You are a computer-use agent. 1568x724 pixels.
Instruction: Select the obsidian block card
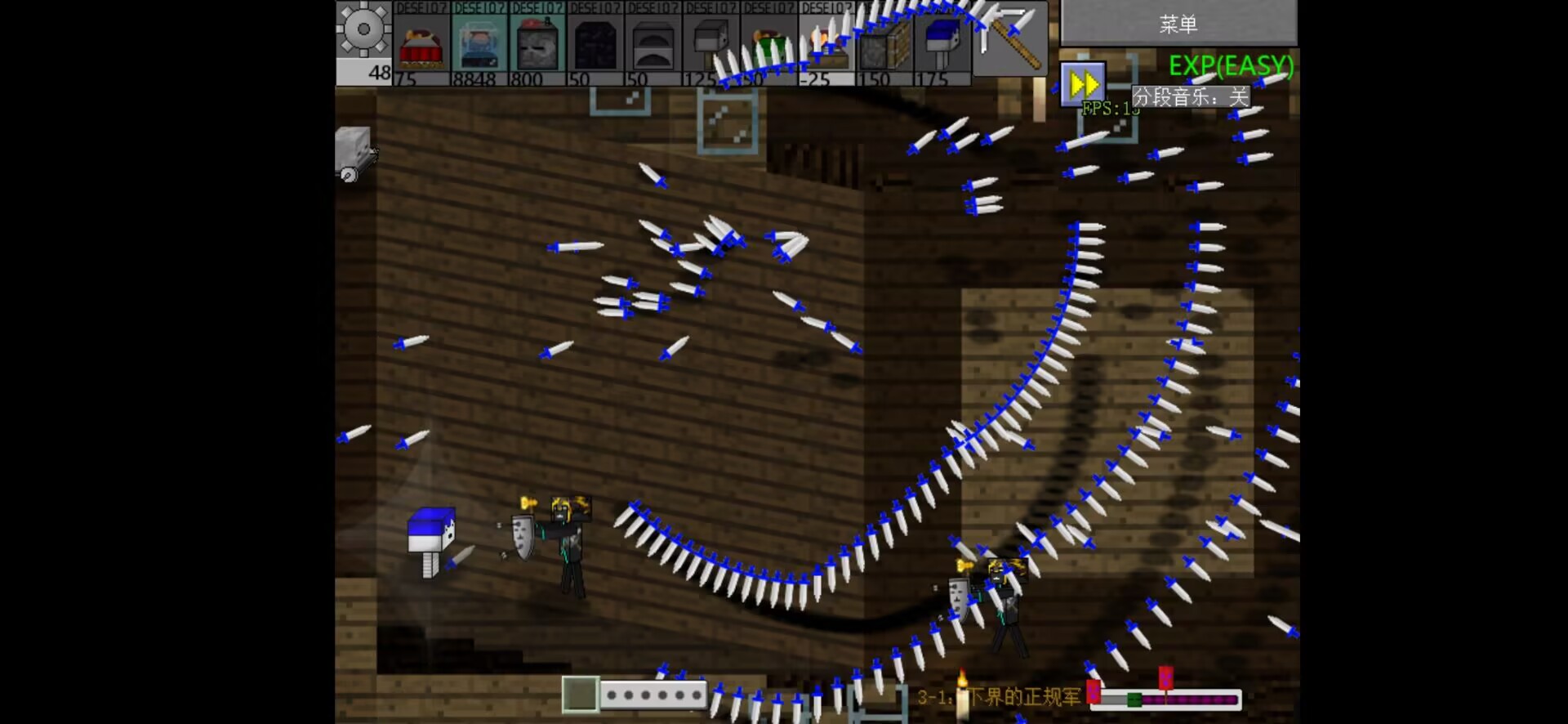coord(595,44)
